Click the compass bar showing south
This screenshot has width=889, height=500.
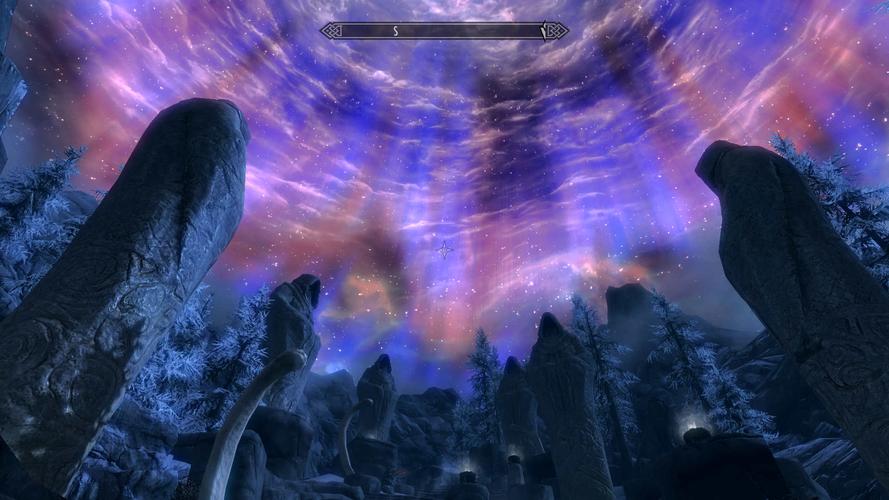pyautogui.click(x=444, y=31)
